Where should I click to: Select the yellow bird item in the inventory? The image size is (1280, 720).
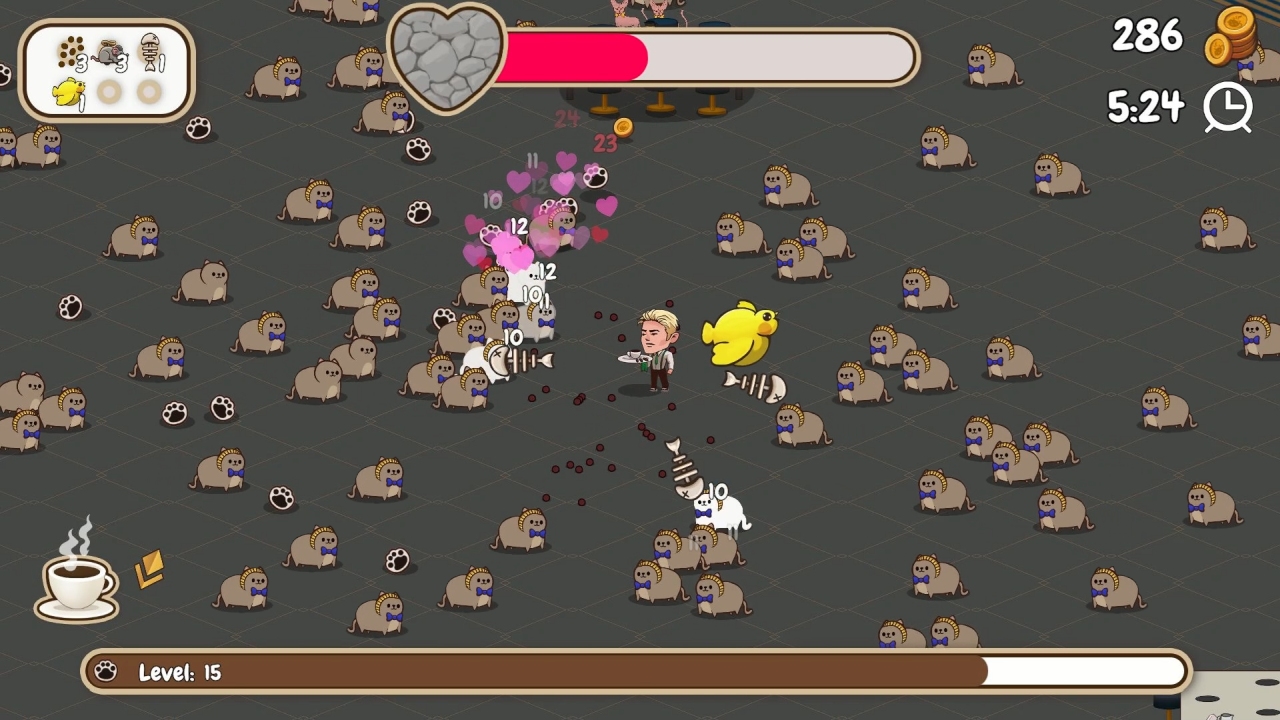69,90
